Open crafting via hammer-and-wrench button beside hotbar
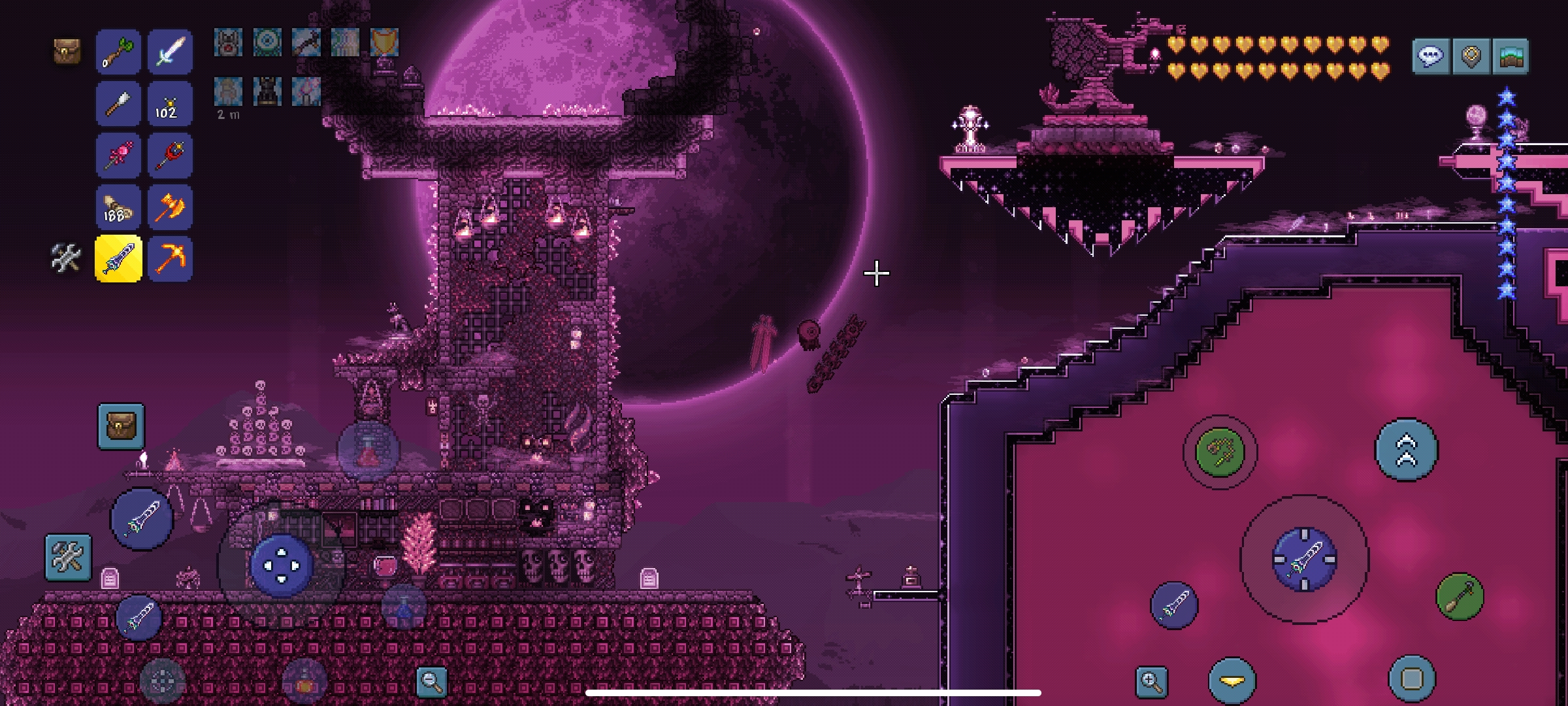 tap(66, 258)
